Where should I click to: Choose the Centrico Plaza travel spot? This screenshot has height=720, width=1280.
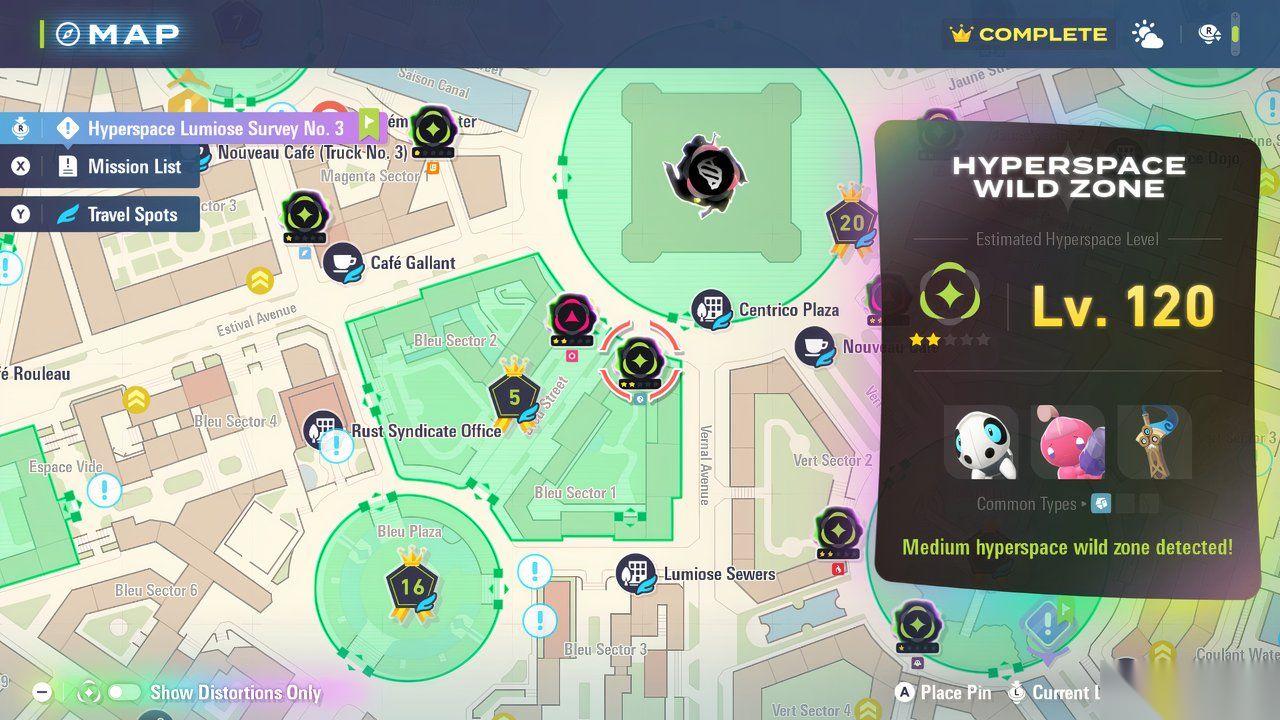(711, 310)
